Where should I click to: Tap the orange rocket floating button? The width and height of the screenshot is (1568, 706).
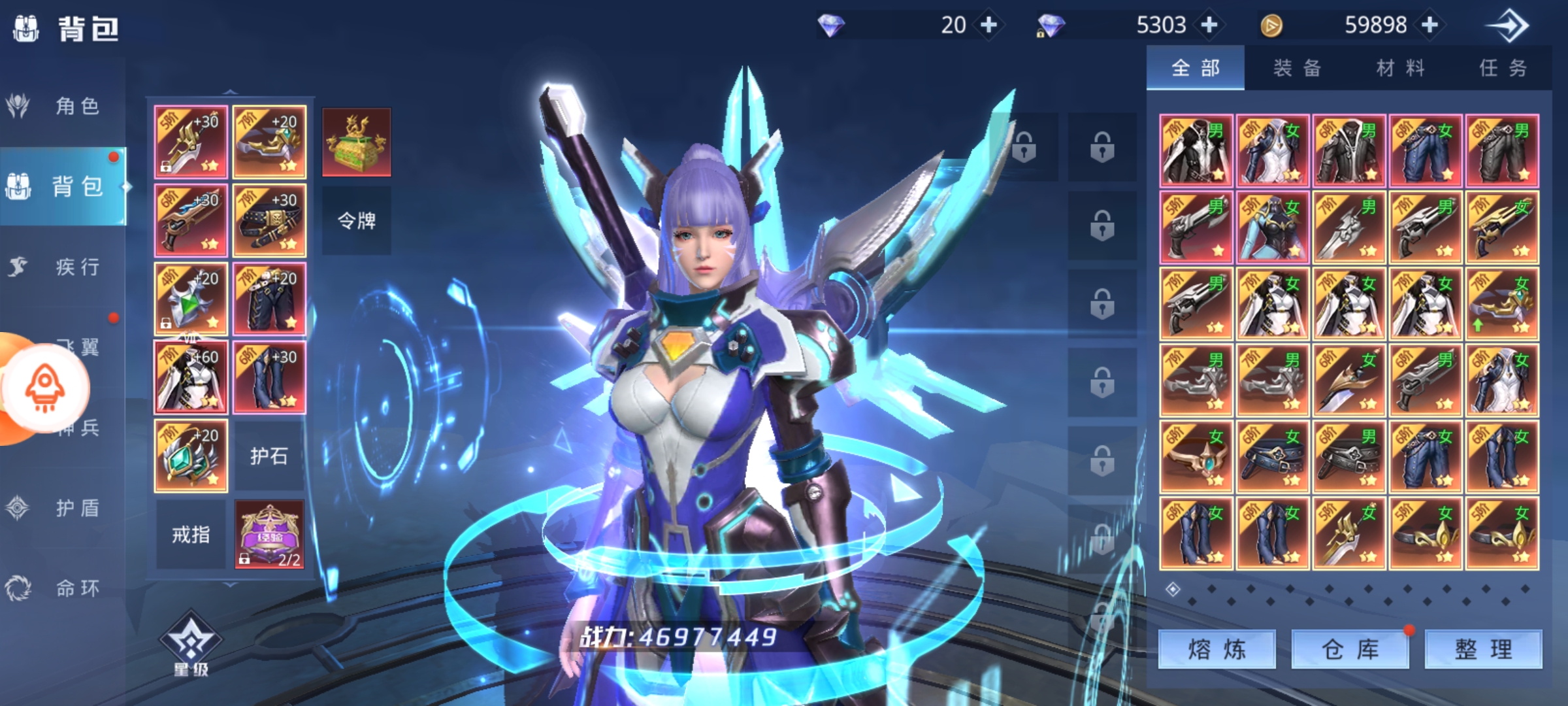[x=44, y=387]
